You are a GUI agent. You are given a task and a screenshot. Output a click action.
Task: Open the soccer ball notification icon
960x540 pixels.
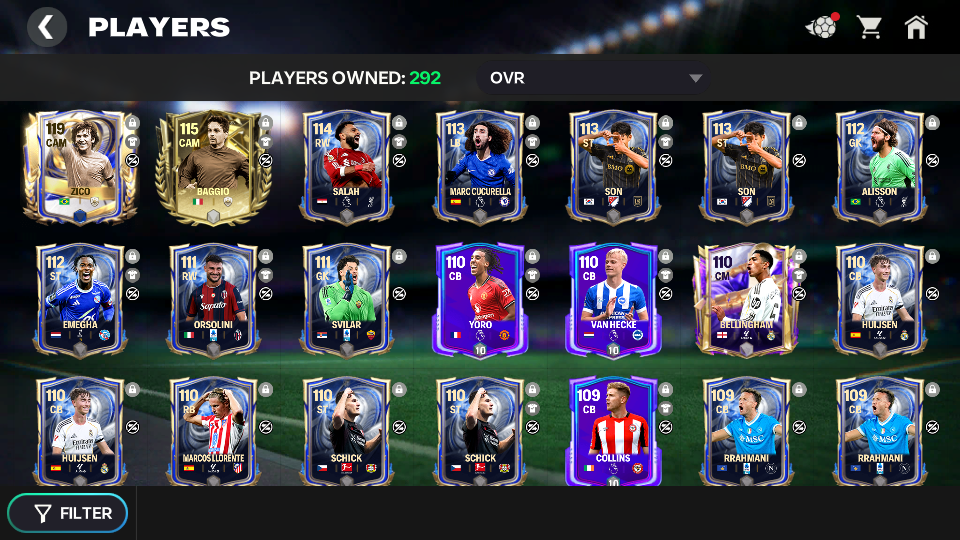[x=821, y=27]
